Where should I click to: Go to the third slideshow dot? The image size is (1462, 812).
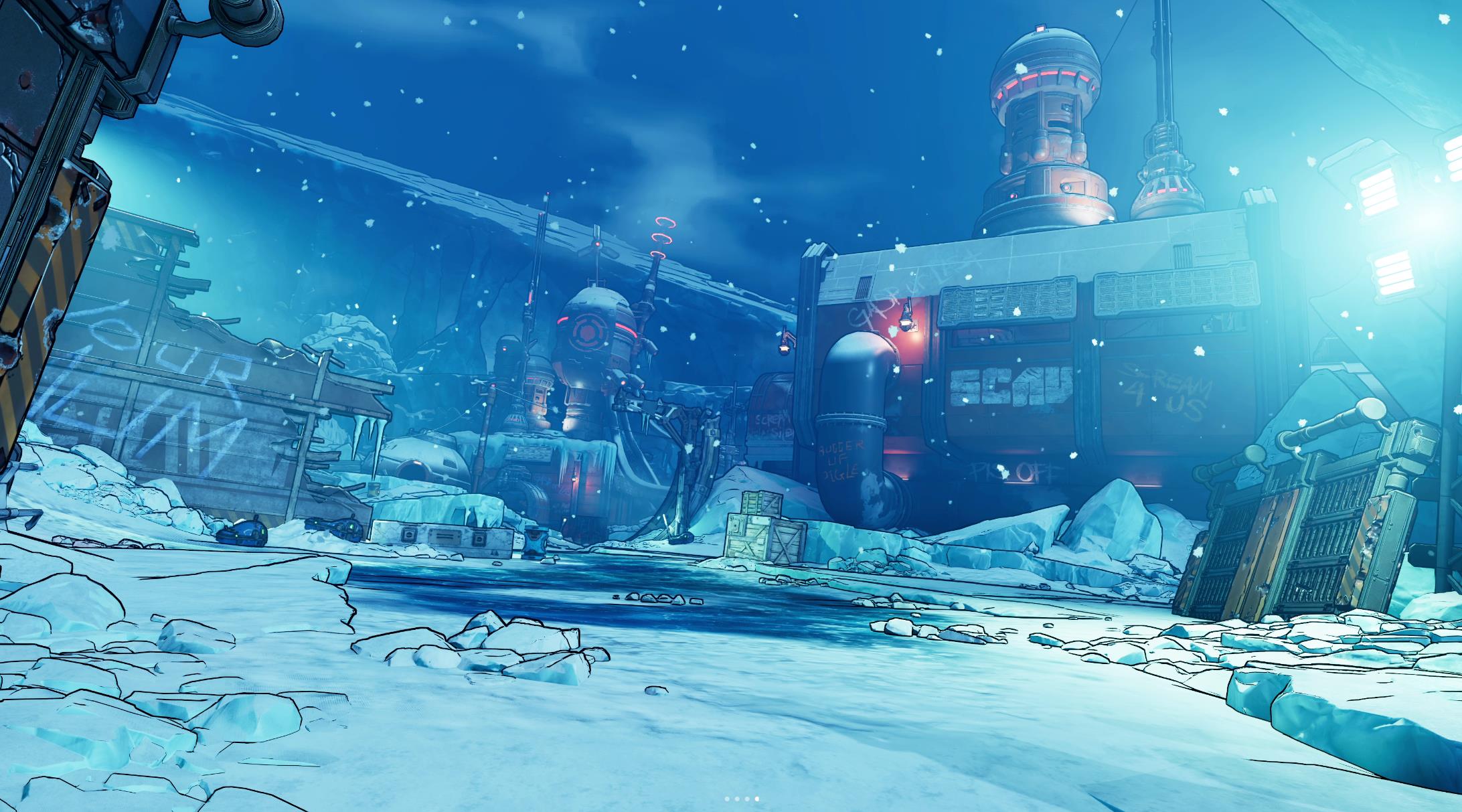pos(746,799)
